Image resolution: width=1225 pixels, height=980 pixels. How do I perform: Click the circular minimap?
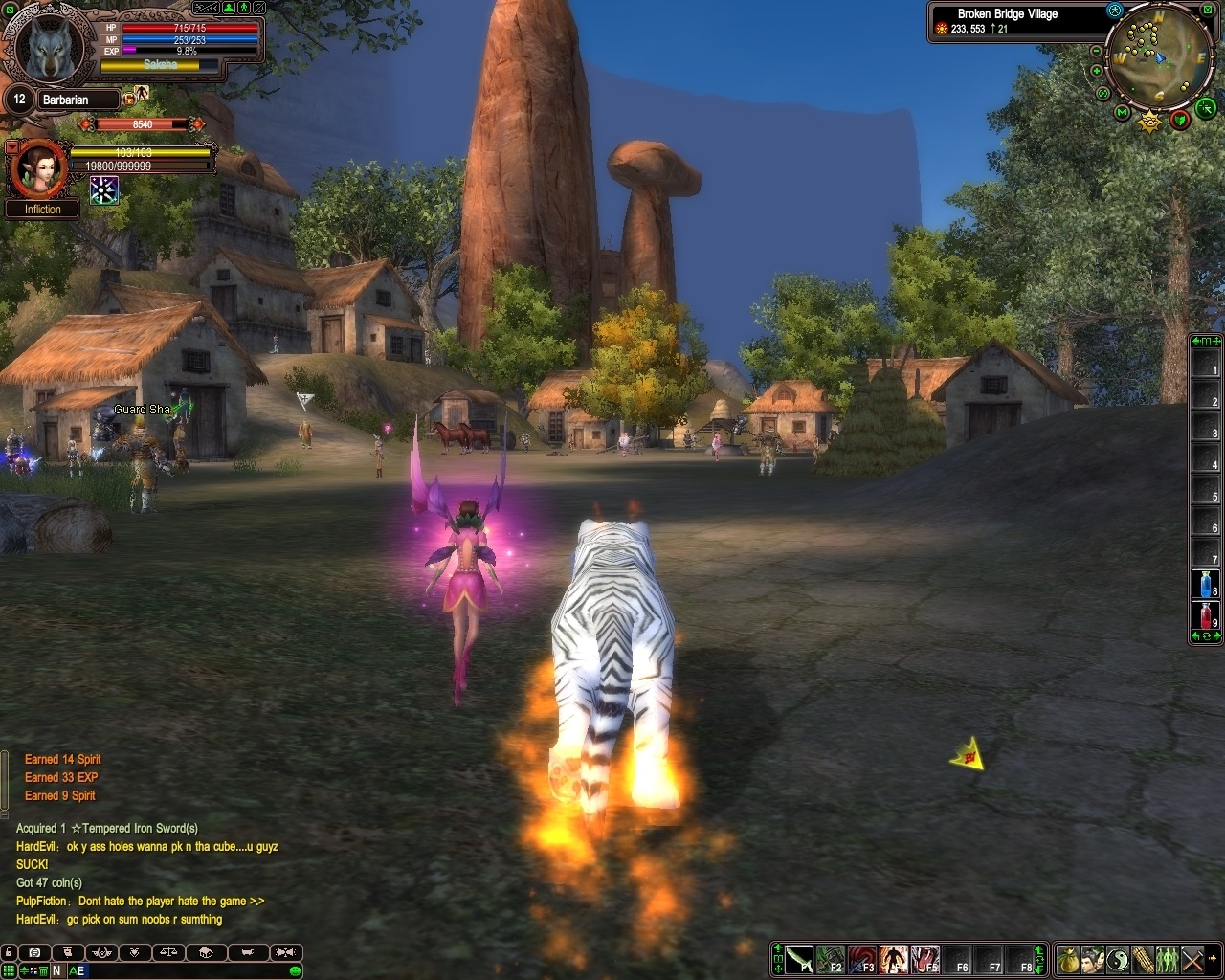[1158, 57]
